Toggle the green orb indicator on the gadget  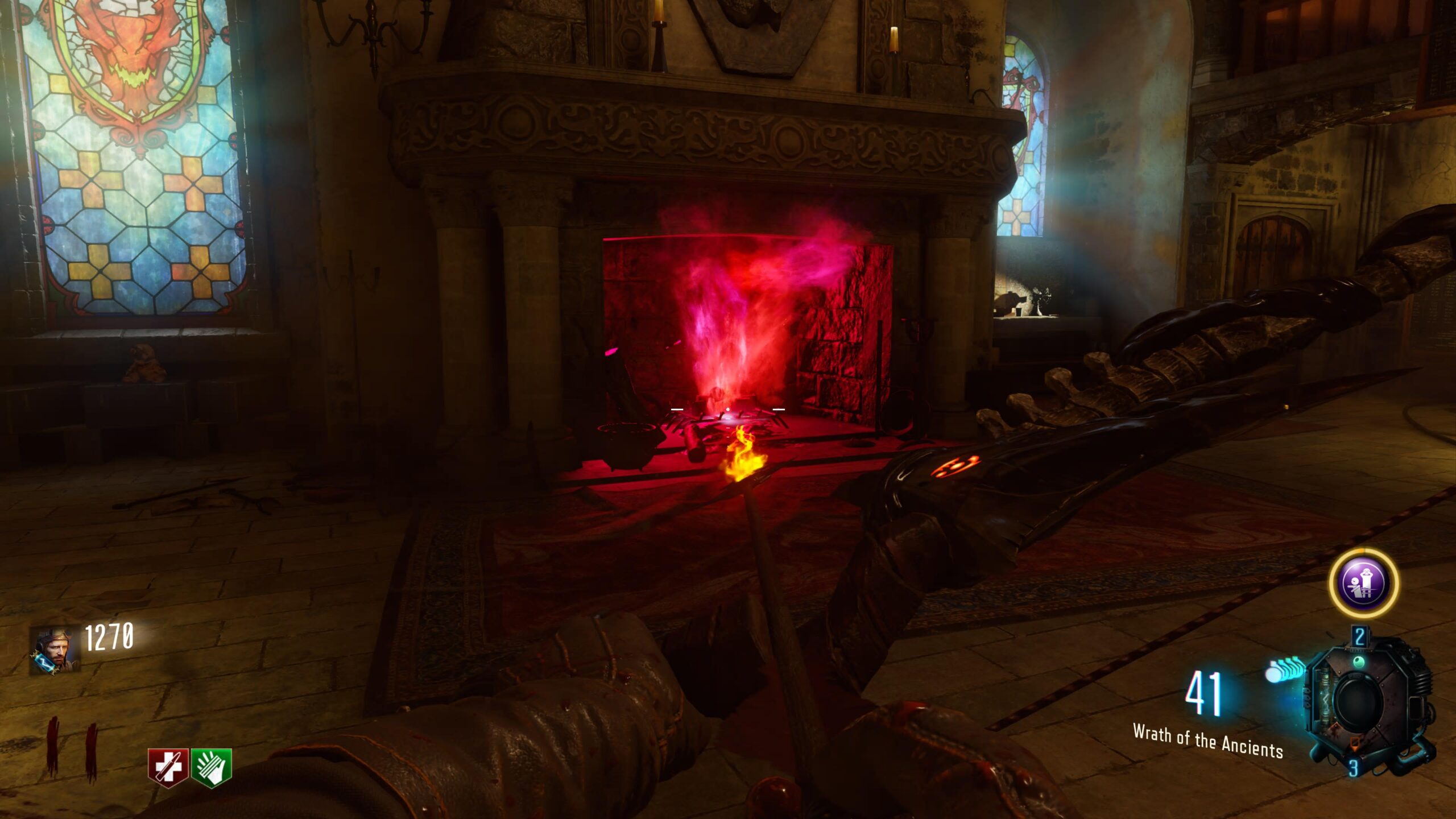(x=1359, y=661)
